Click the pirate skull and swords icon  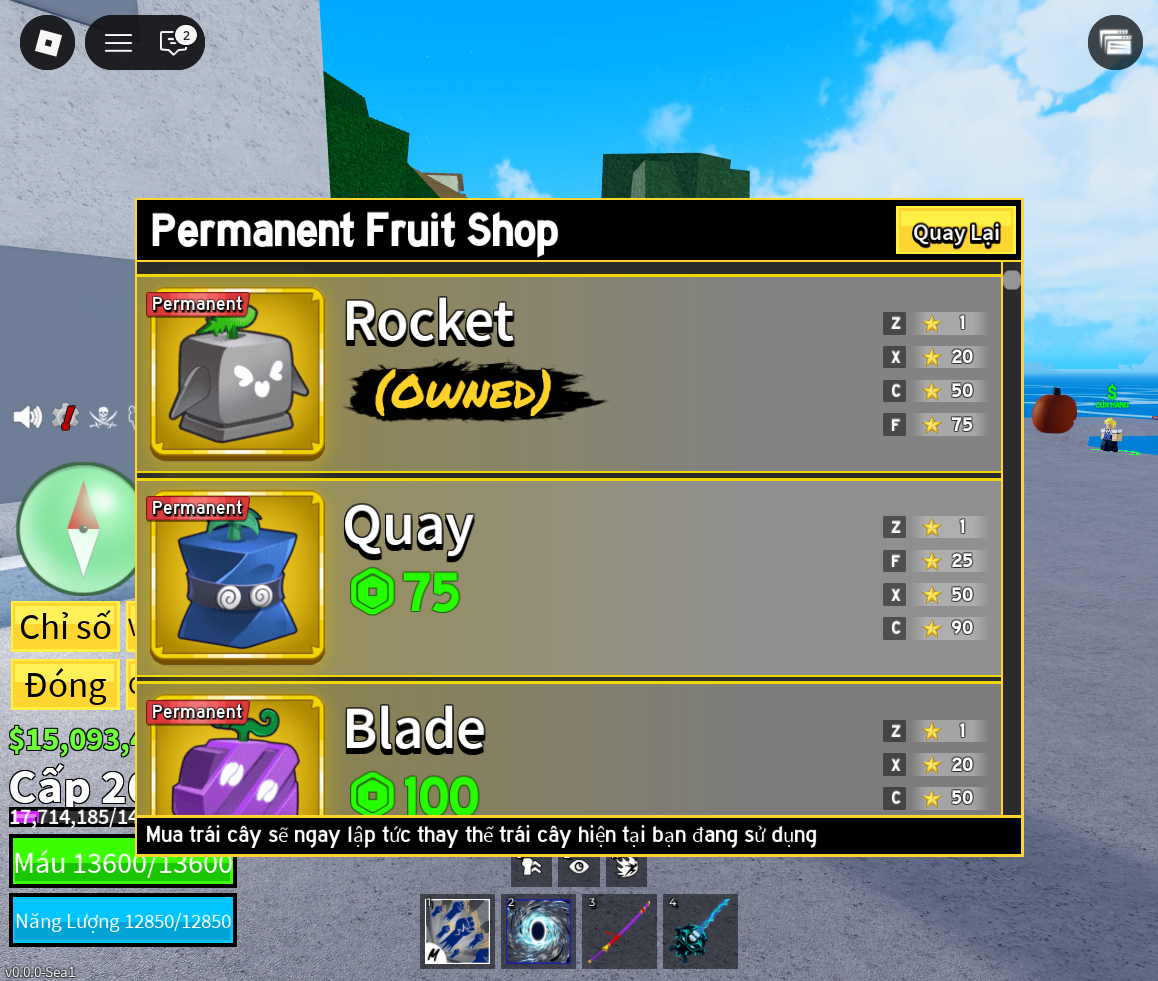tap(103, 417)
